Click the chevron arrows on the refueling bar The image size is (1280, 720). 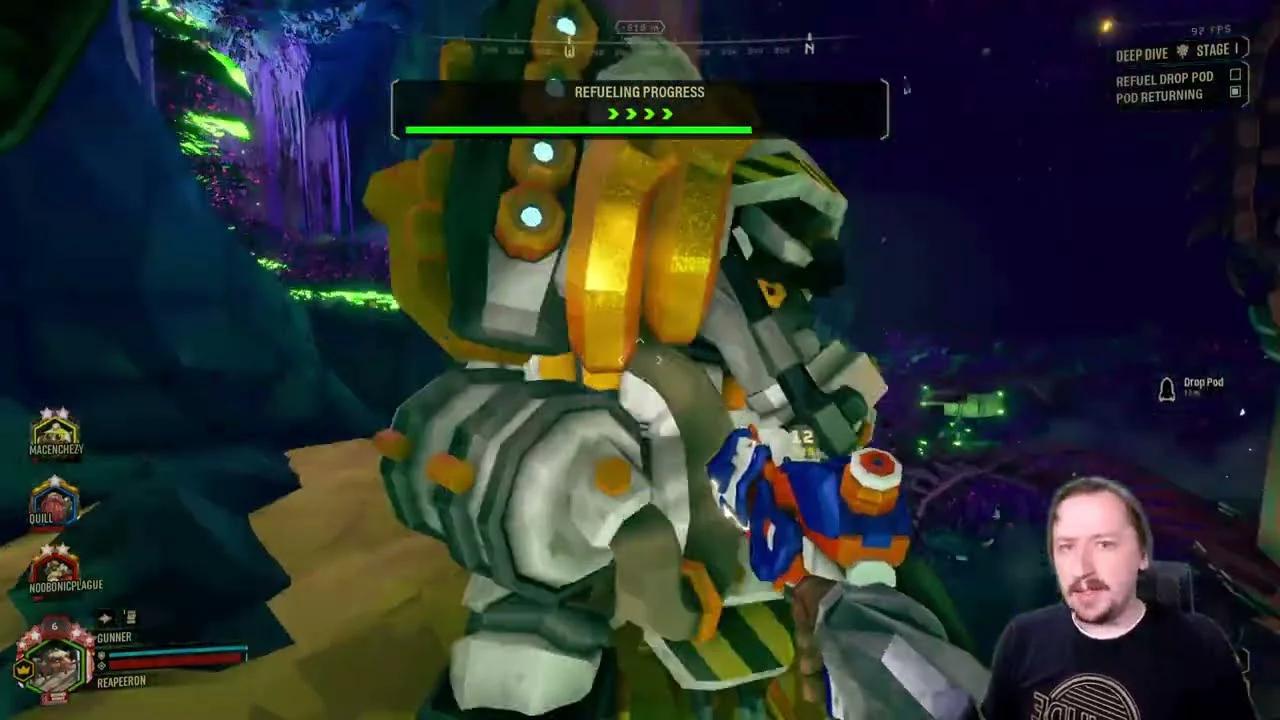pos(640,115)
